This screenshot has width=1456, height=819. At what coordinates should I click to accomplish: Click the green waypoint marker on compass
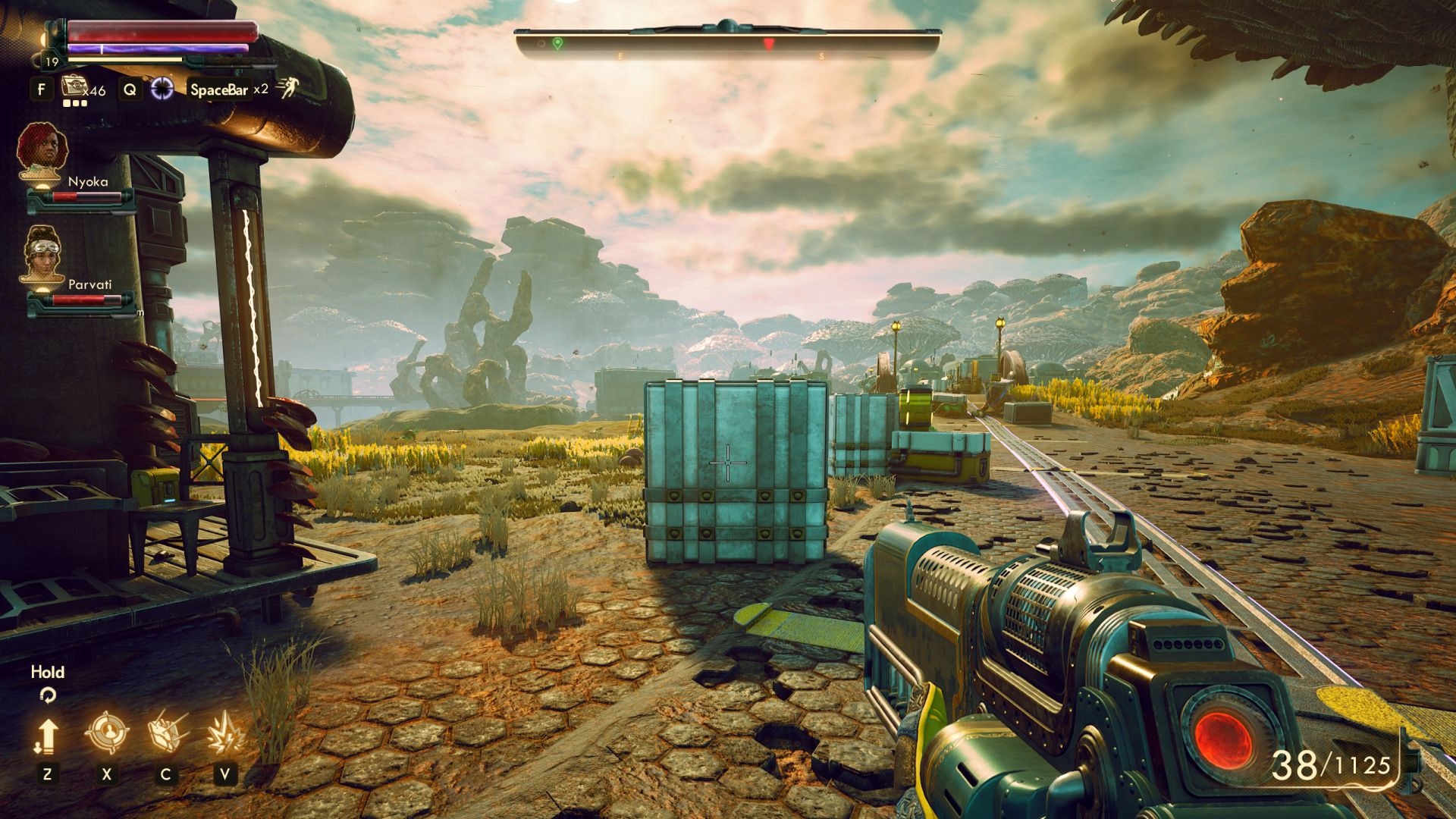coord(557,43)
